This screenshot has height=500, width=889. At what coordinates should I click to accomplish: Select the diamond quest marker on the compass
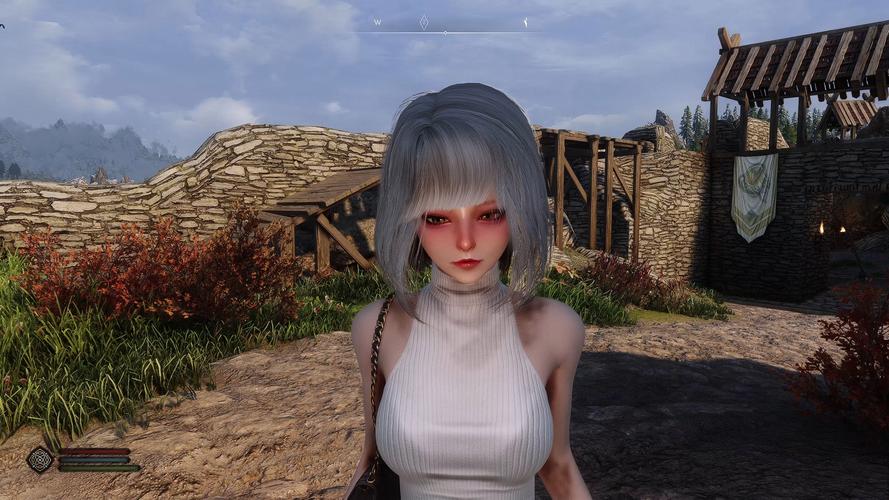(424, 21)
